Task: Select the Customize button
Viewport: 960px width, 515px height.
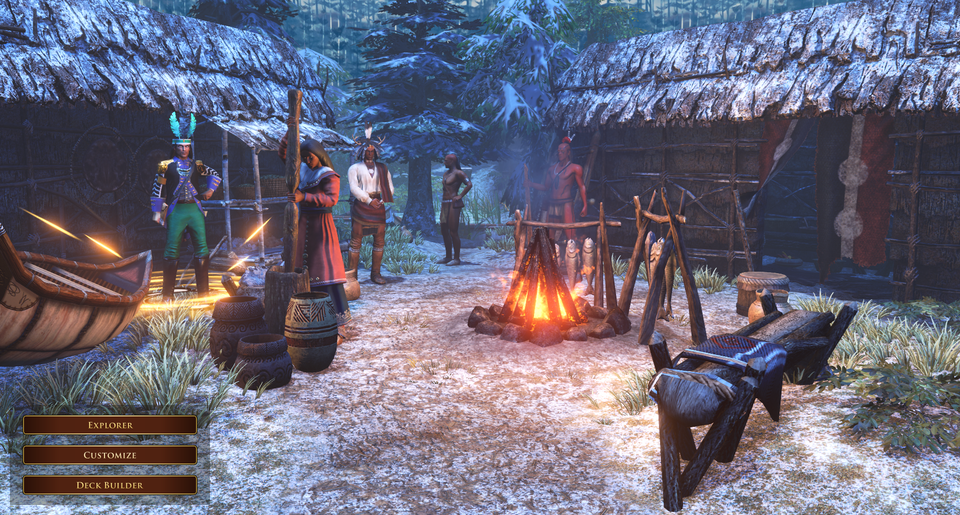Action: (x=110, y=455)
